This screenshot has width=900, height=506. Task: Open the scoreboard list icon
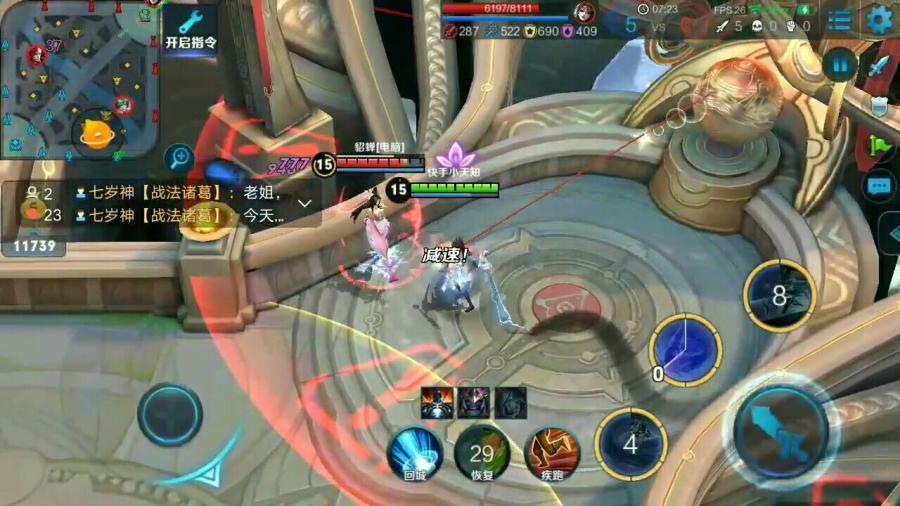840,19
